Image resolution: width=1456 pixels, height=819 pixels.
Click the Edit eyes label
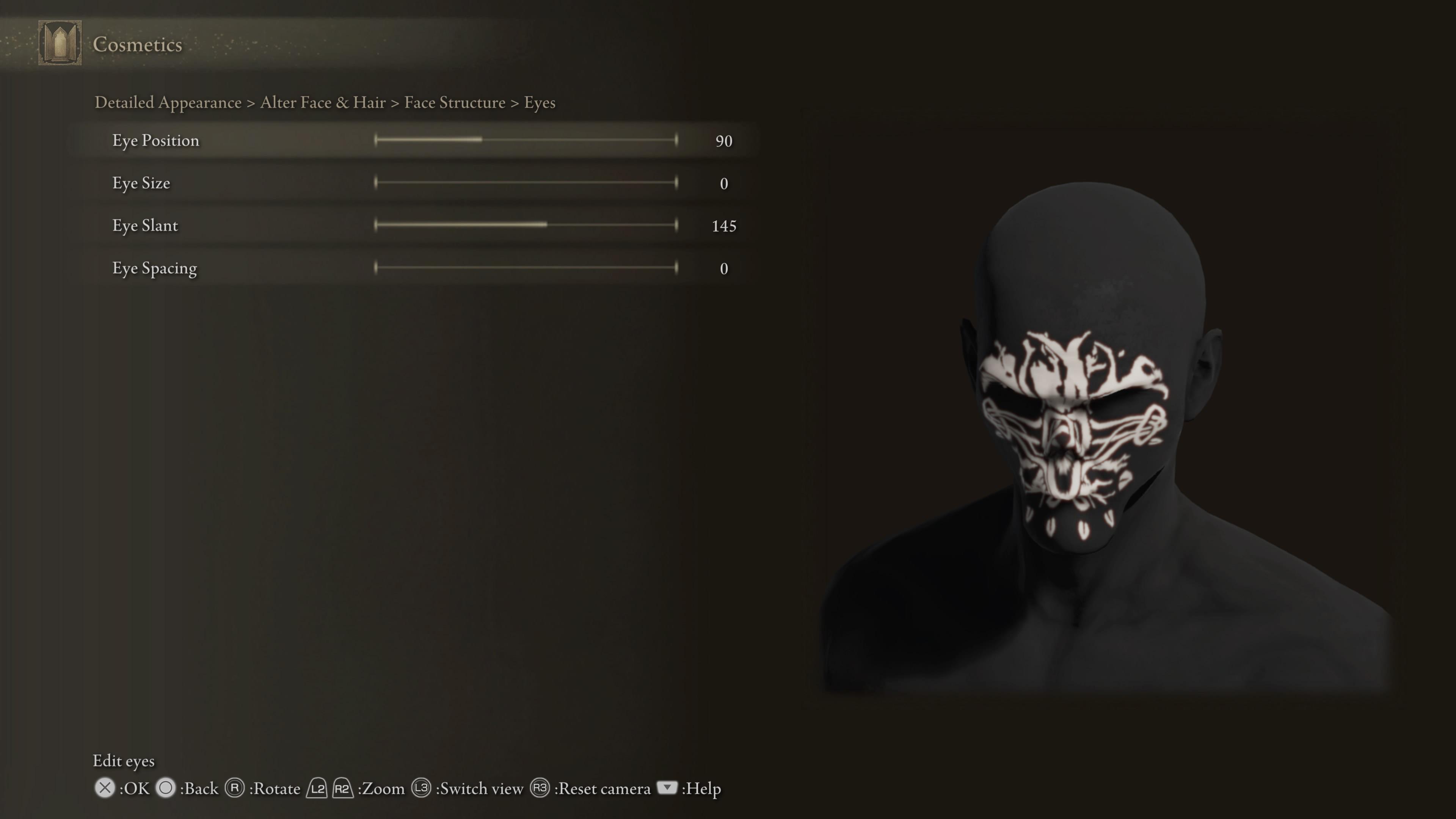[124, 761]
